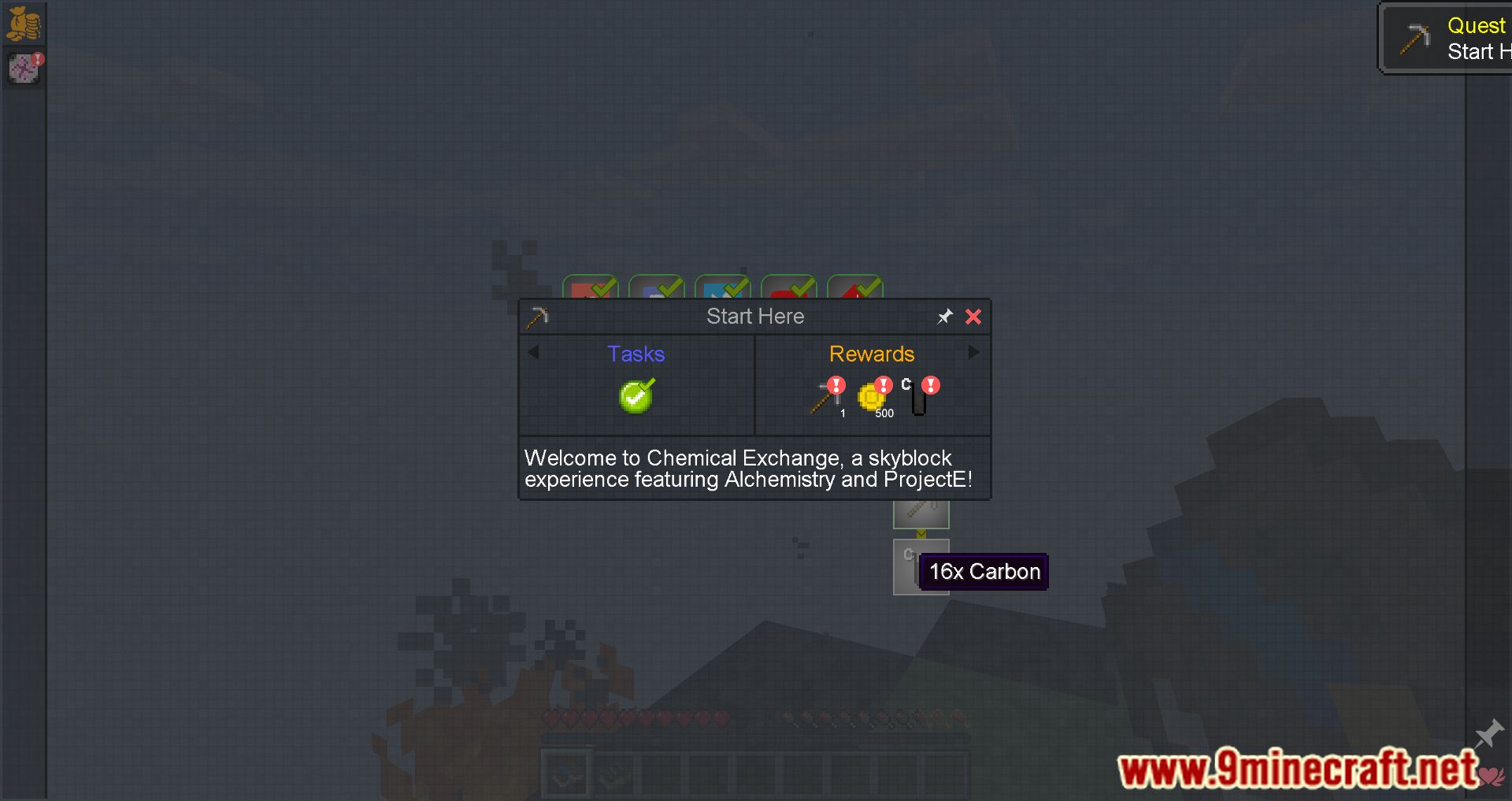Screen dimensions: 1512x801
Task: Expand the 16x Carbon quest node
Action: [921, 566]
